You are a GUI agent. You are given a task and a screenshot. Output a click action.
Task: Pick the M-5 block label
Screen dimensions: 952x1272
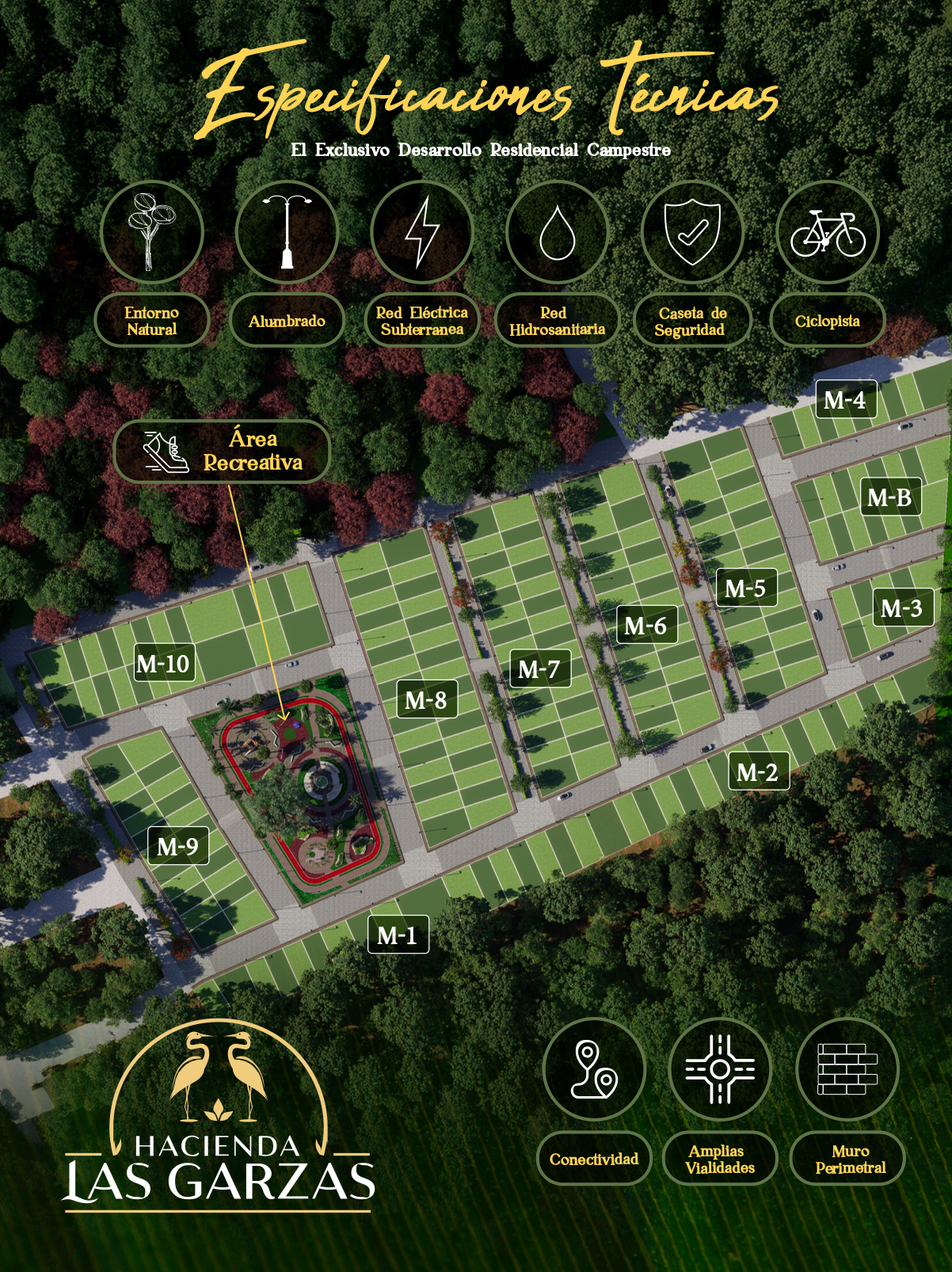(745, 588)
